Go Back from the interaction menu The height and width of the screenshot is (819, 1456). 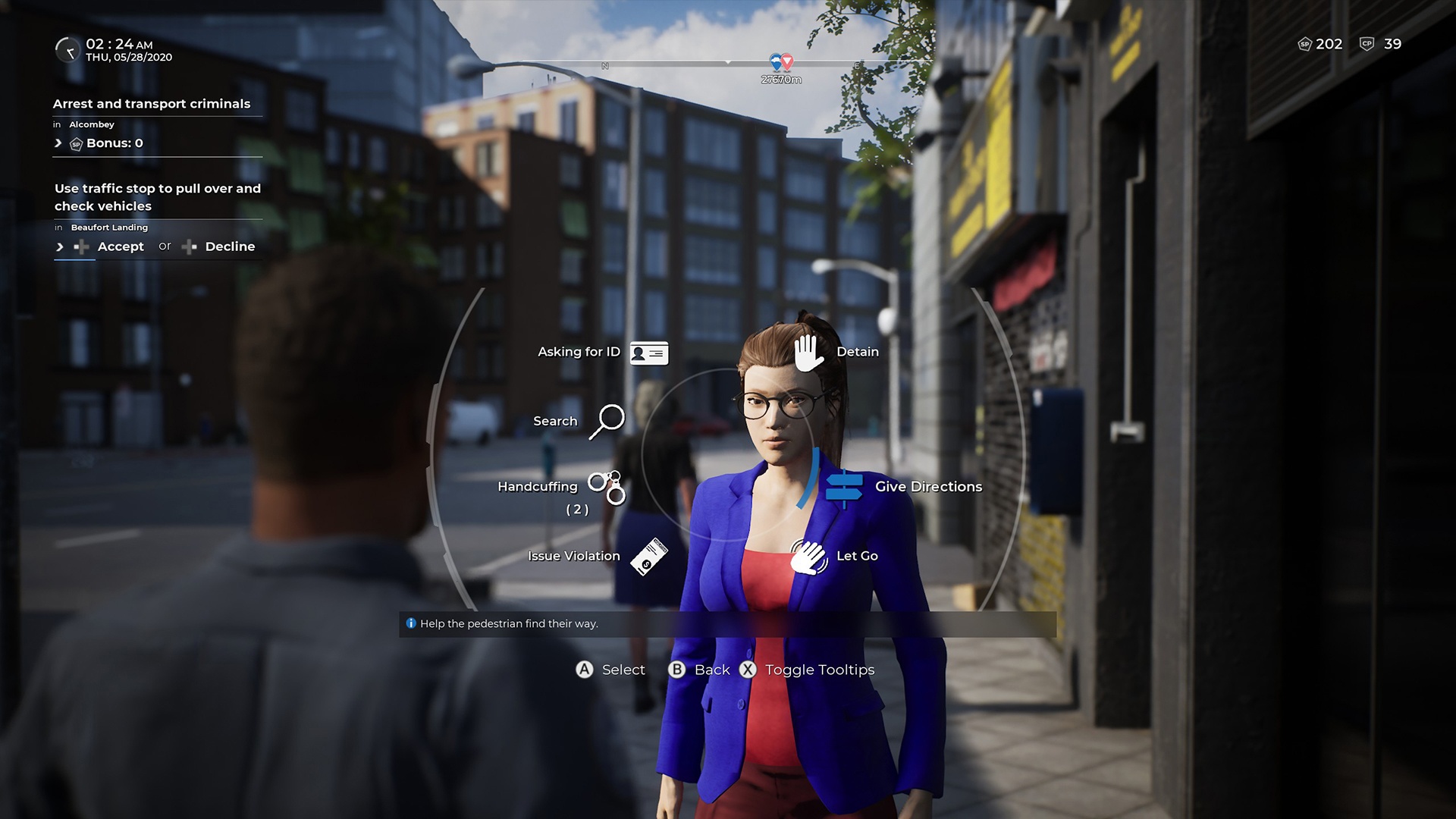pyautogui.click(x=711, y=670)
